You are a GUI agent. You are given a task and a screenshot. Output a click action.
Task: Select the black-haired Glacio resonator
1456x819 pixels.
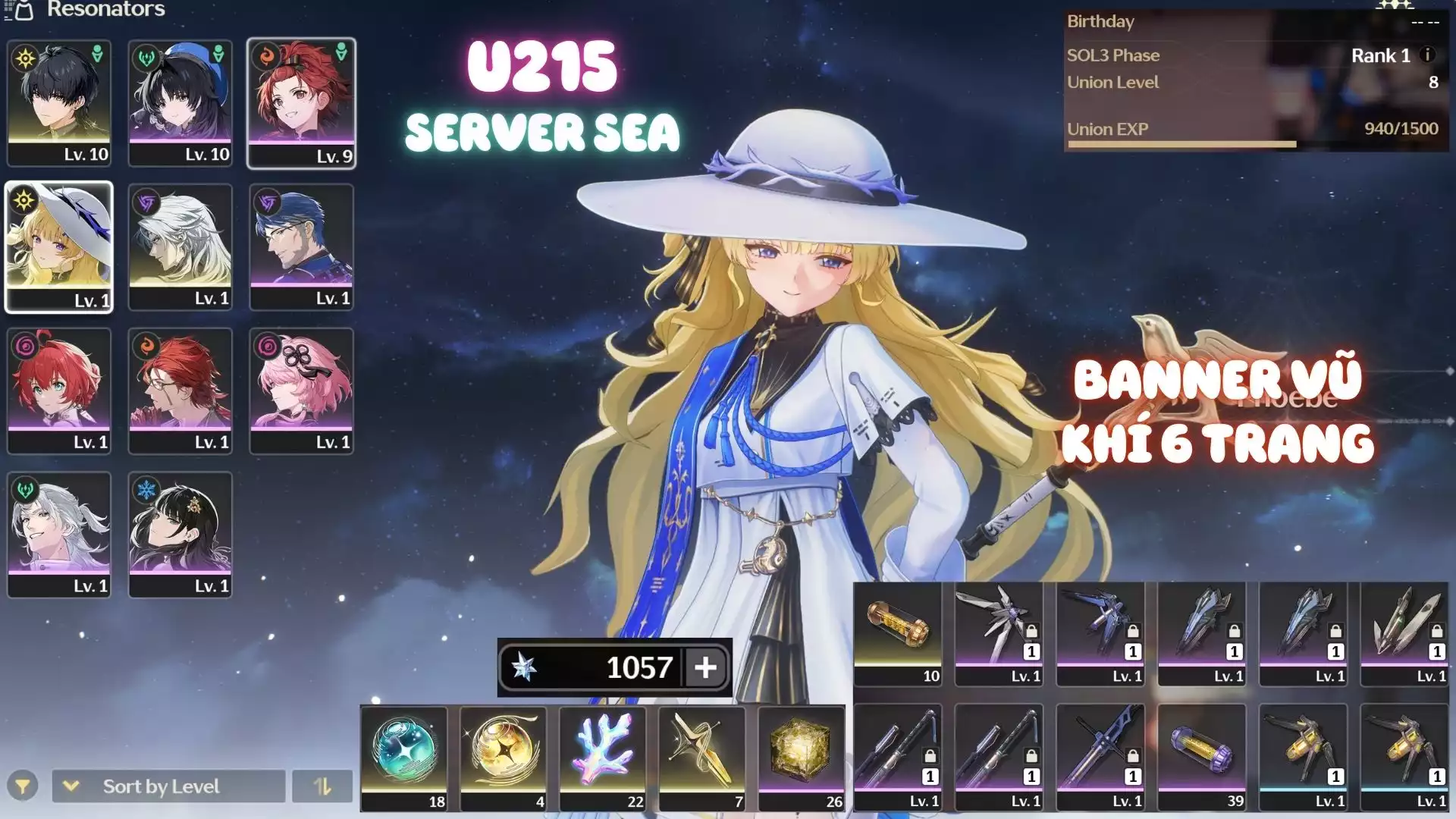[180, 535]
